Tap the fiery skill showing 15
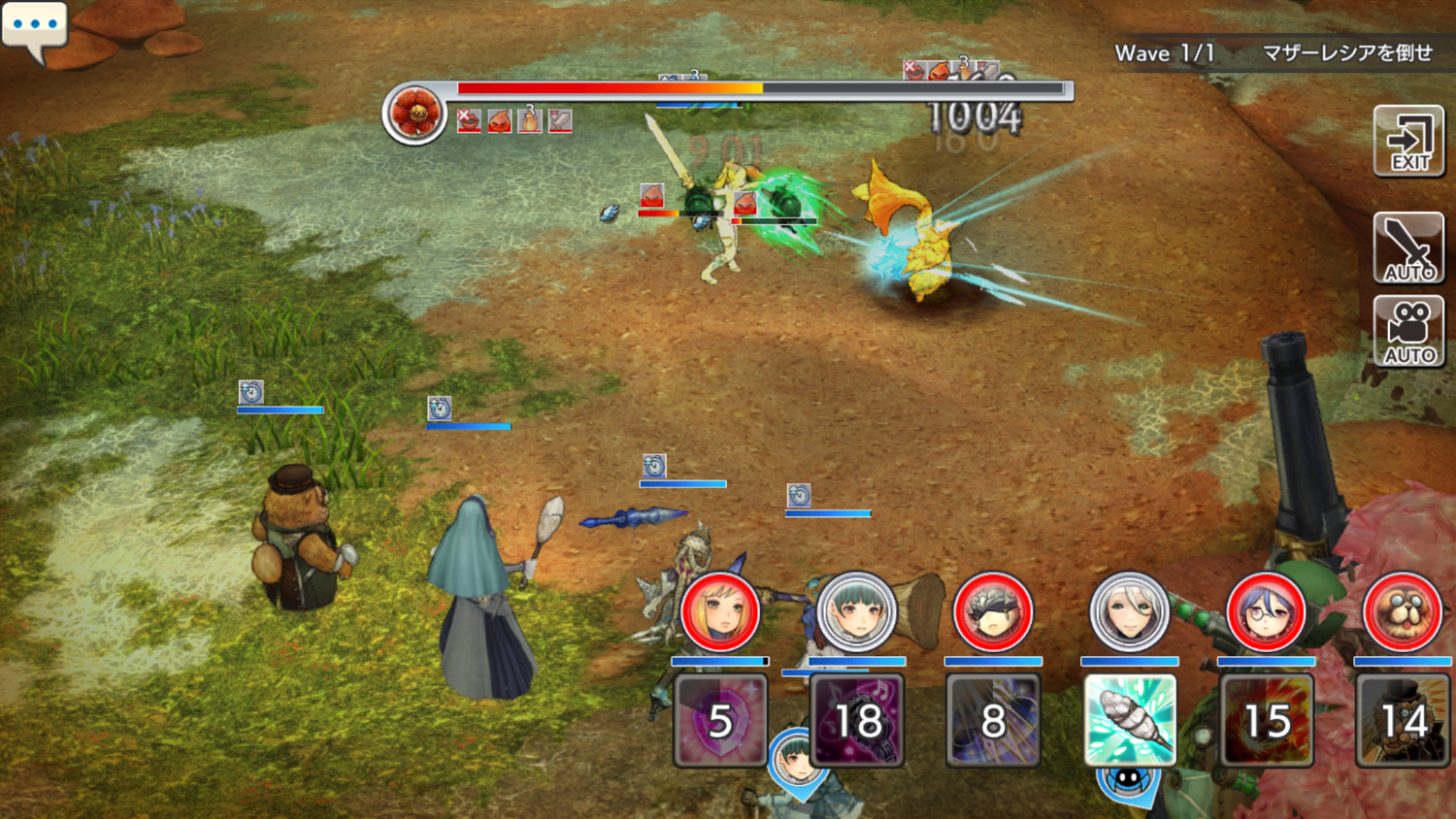This screenshot has width=1456, height=819. coord(1267,720)
